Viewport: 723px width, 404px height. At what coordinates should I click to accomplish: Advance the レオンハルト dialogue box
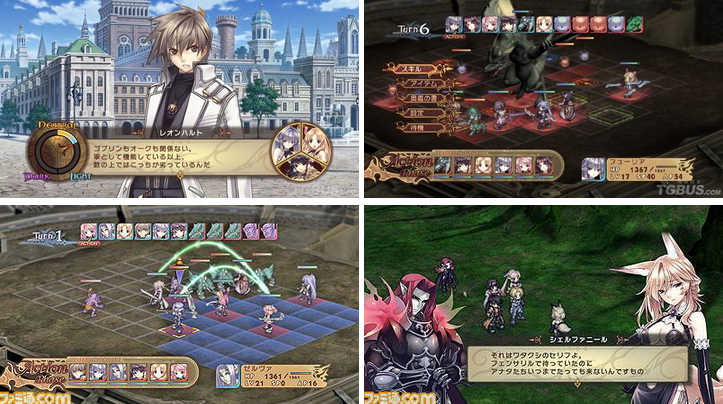[x=180, y=153]
